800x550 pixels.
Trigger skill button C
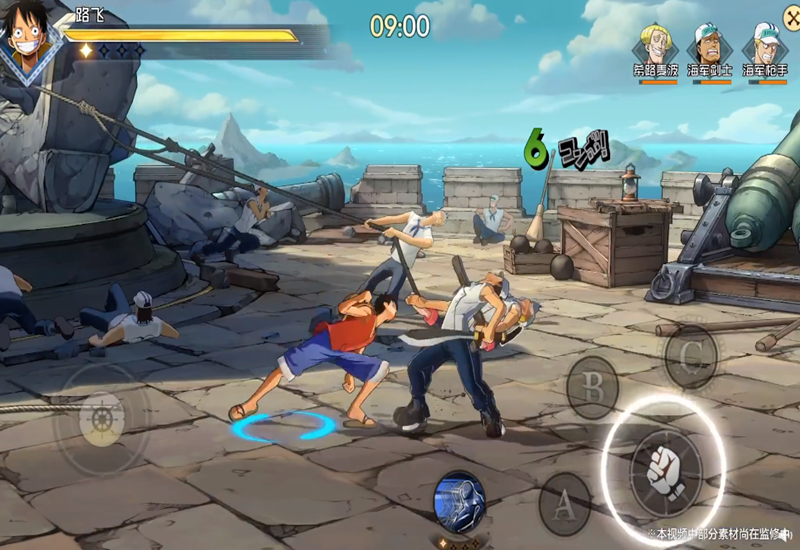point(690,356)
